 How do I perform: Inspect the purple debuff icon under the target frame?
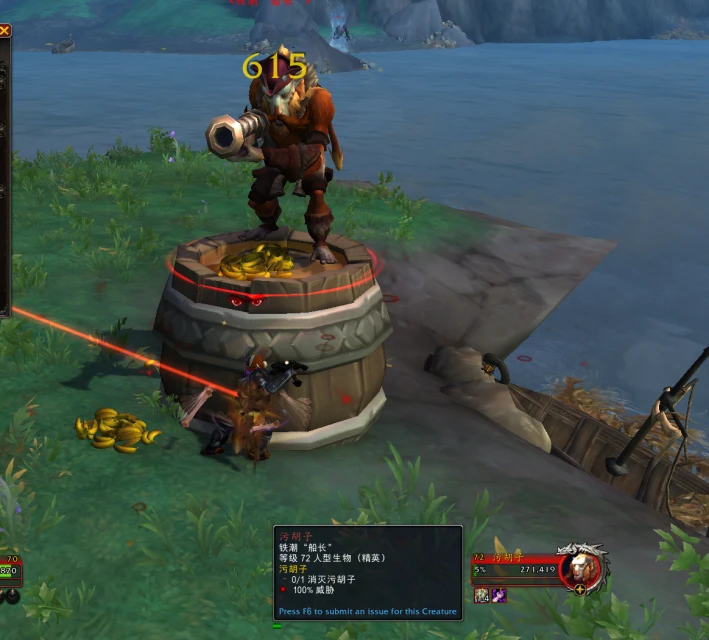tap(498, 595)
